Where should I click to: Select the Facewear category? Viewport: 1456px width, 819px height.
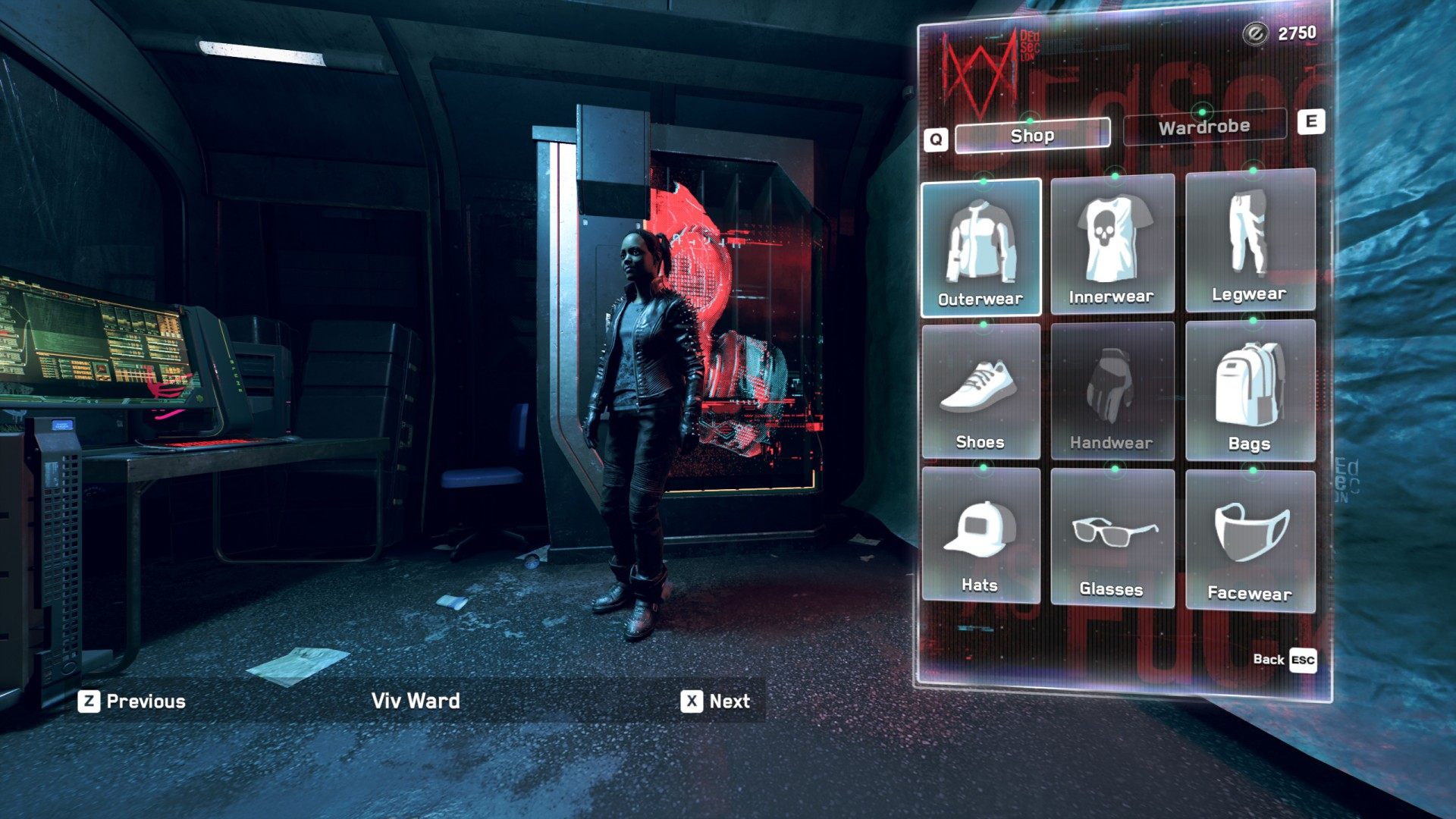1249,541
